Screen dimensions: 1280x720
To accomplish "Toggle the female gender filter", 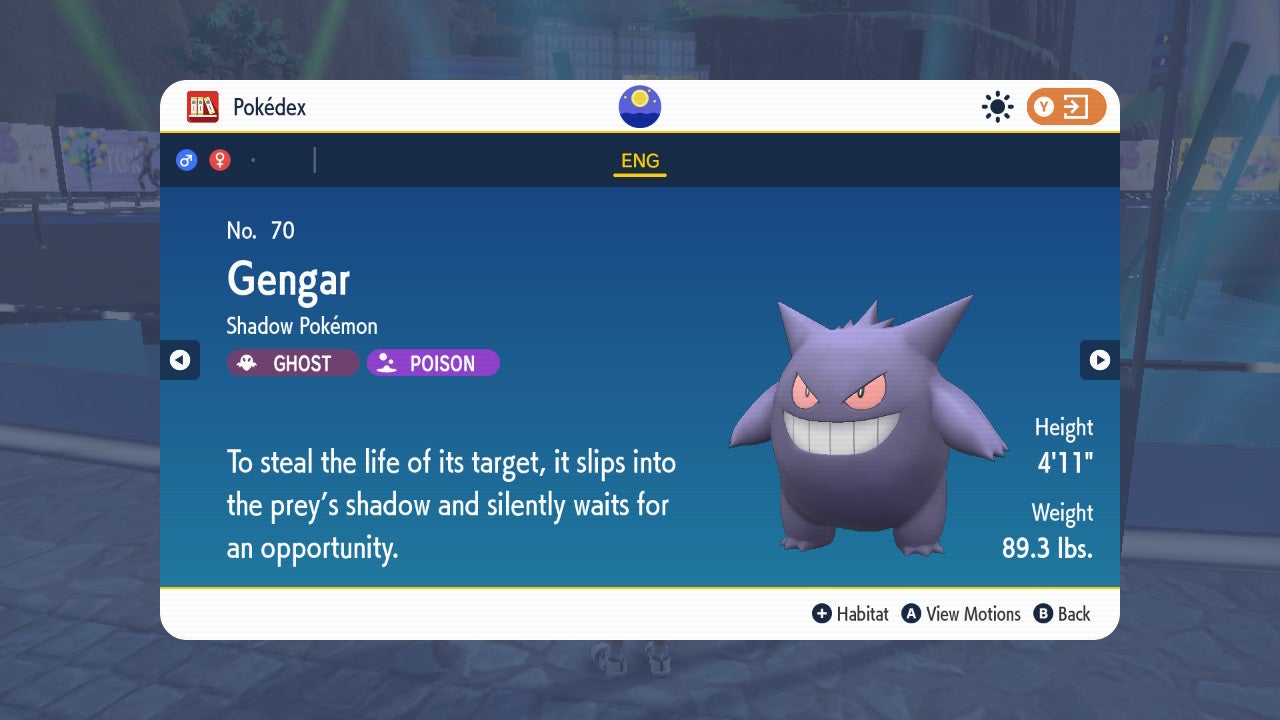I will [x=218, y=159].
